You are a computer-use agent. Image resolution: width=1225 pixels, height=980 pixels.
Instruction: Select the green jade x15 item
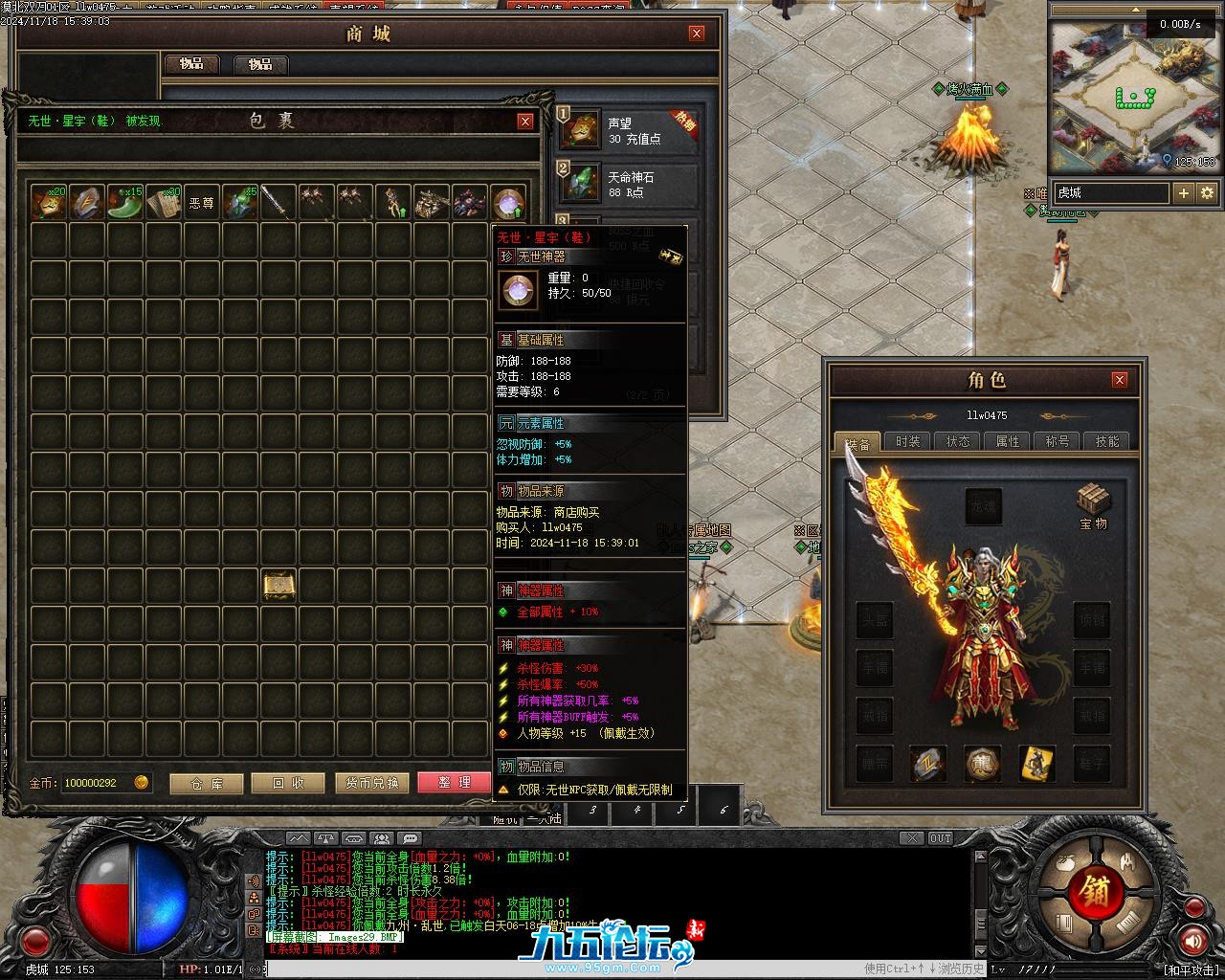coord(124,203)
